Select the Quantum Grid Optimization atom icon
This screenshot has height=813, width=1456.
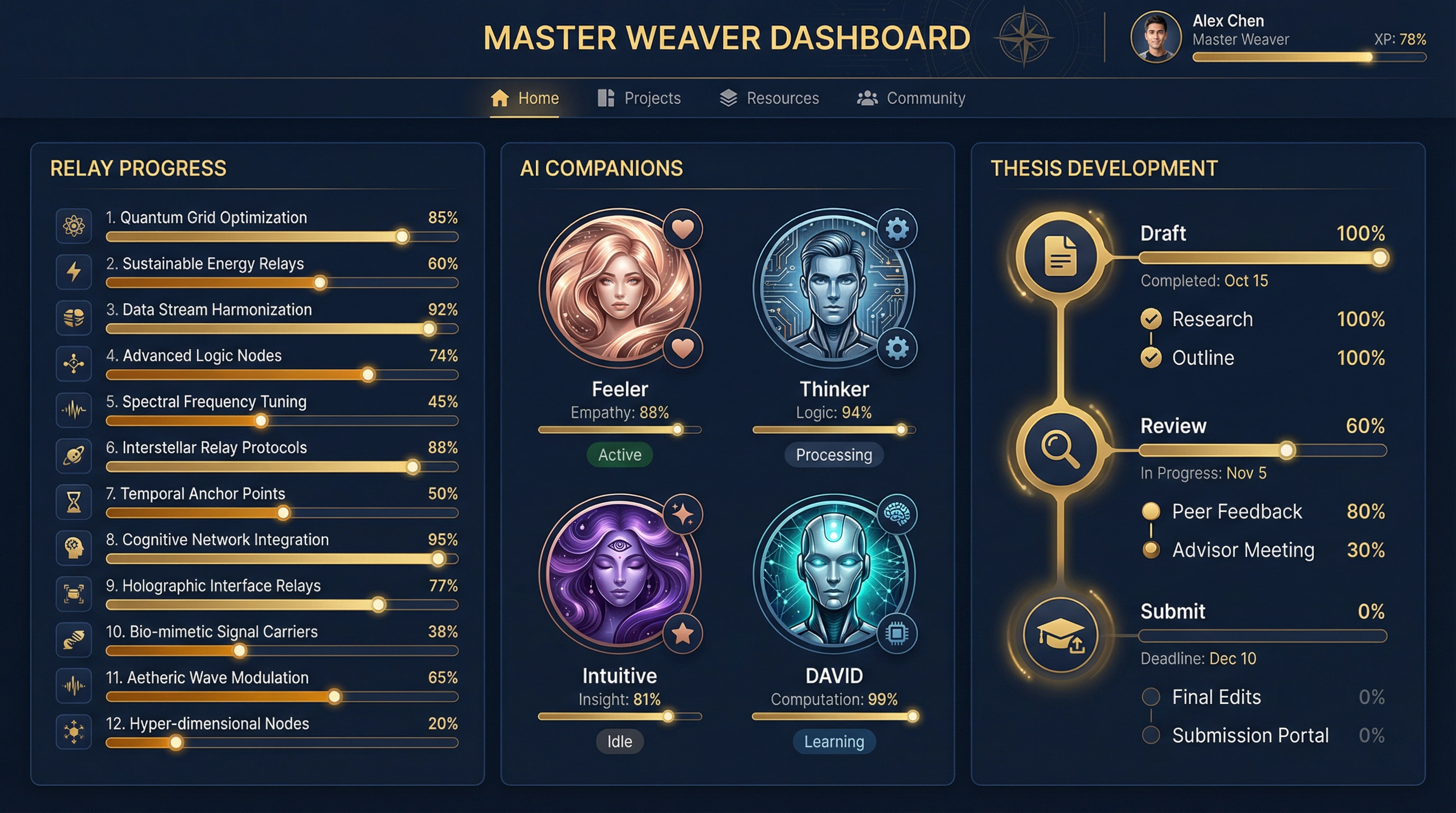(x=74, y=225)
